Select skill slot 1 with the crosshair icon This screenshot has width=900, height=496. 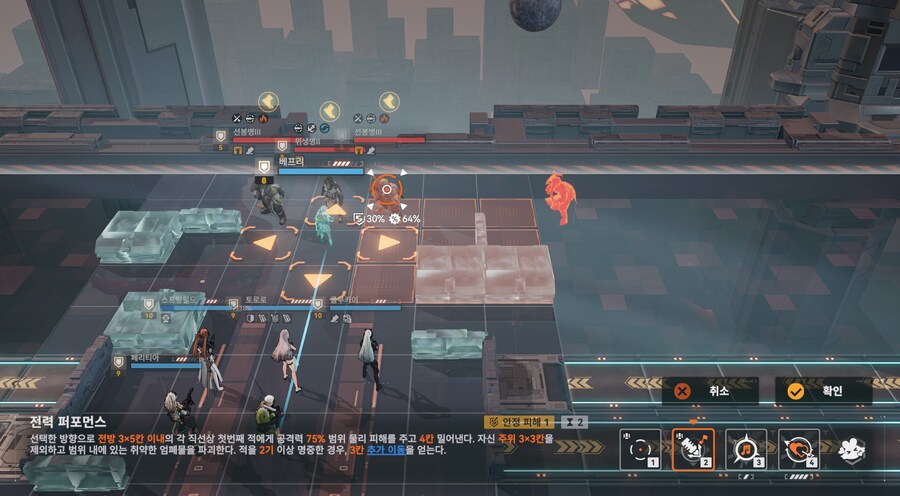pyautogui.click(x=640, y=450)
